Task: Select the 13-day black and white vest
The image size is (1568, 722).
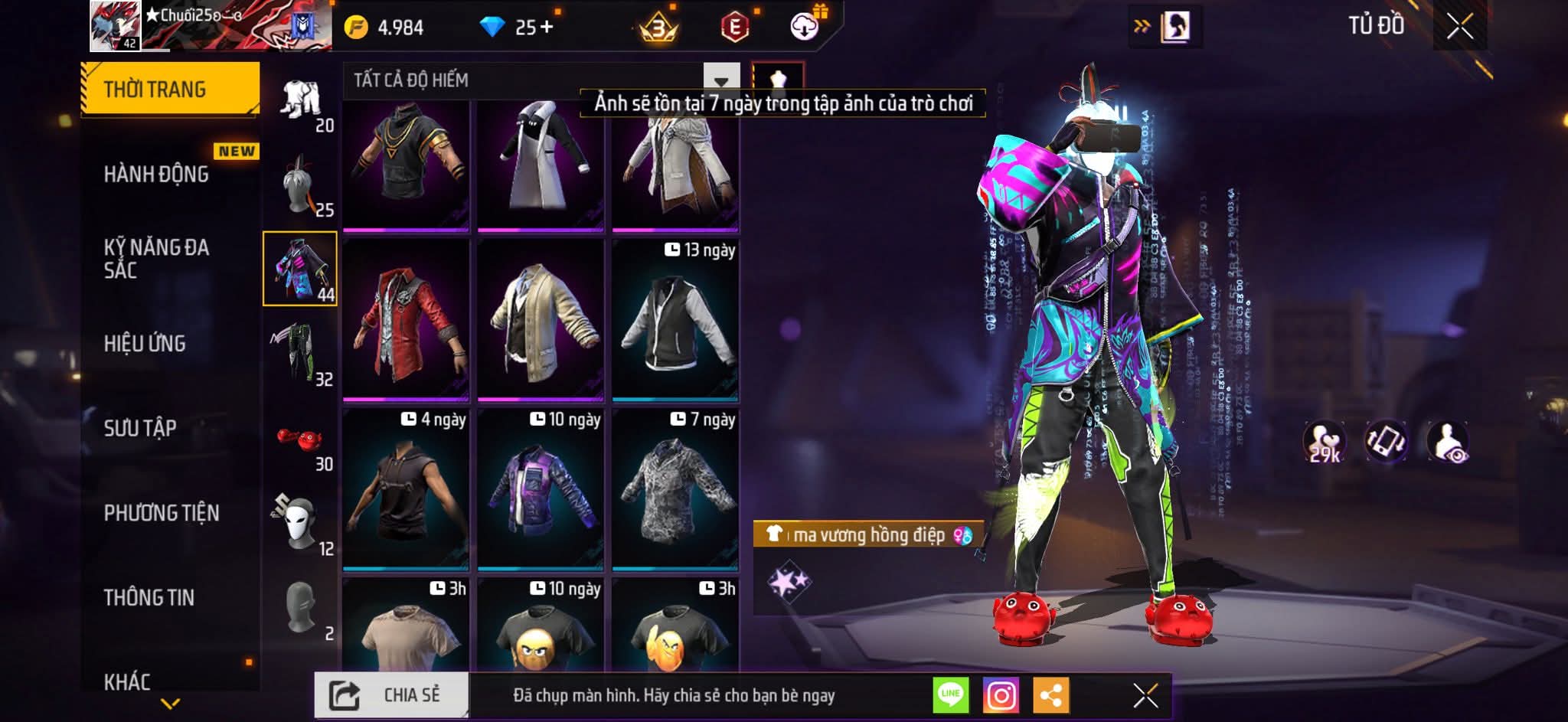Action: 675,319
